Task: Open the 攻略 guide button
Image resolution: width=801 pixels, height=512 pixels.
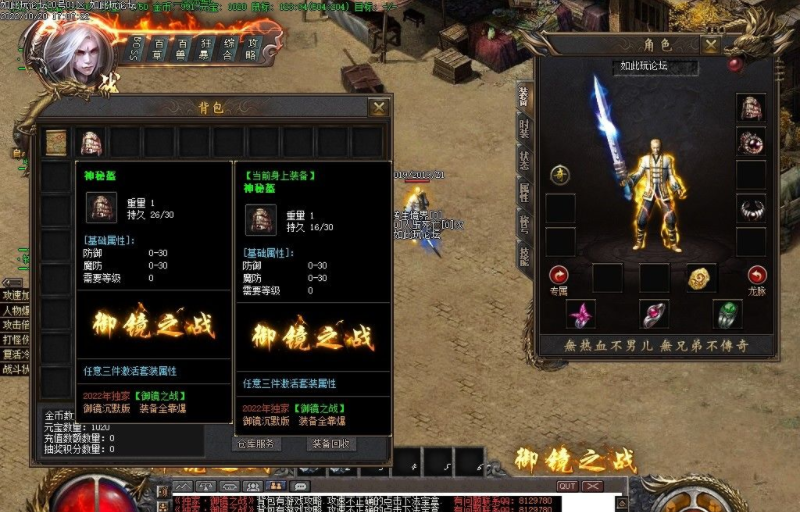Action: point(251,49)
